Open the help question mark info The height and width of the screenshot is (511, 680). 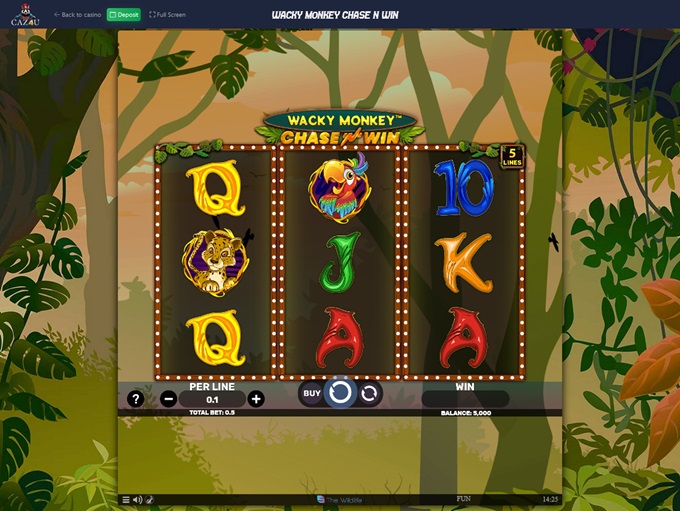click(136, 399)
